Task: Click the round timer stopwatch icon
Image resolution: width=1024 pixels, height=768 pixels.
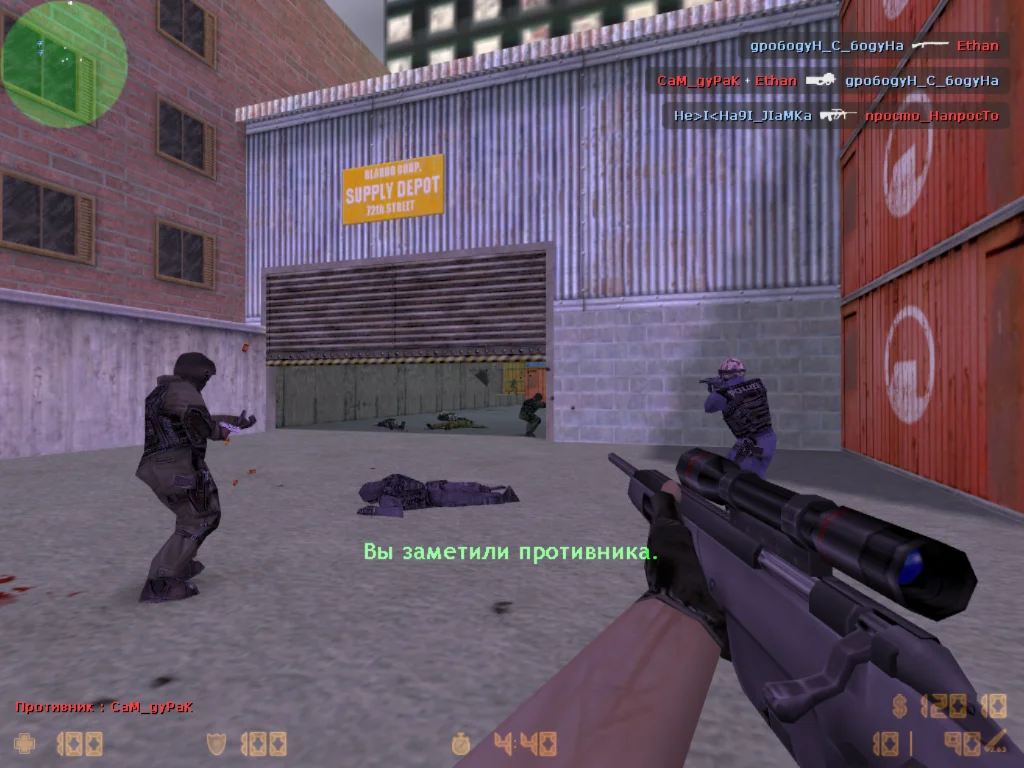Action: (461, 743)
